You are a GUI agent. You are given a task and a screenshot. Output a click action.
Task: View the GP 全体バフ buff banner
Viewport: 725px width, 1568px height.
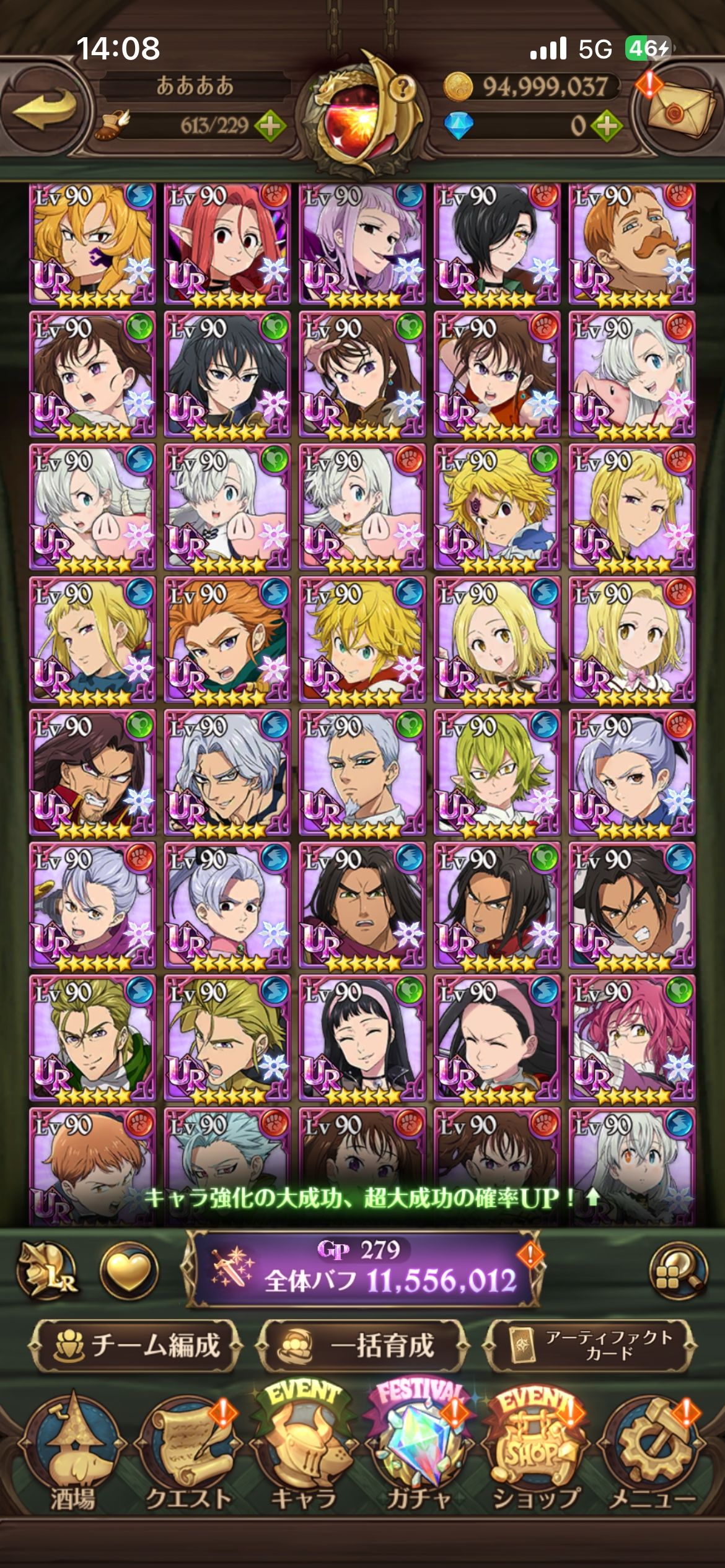(362, 1270)
